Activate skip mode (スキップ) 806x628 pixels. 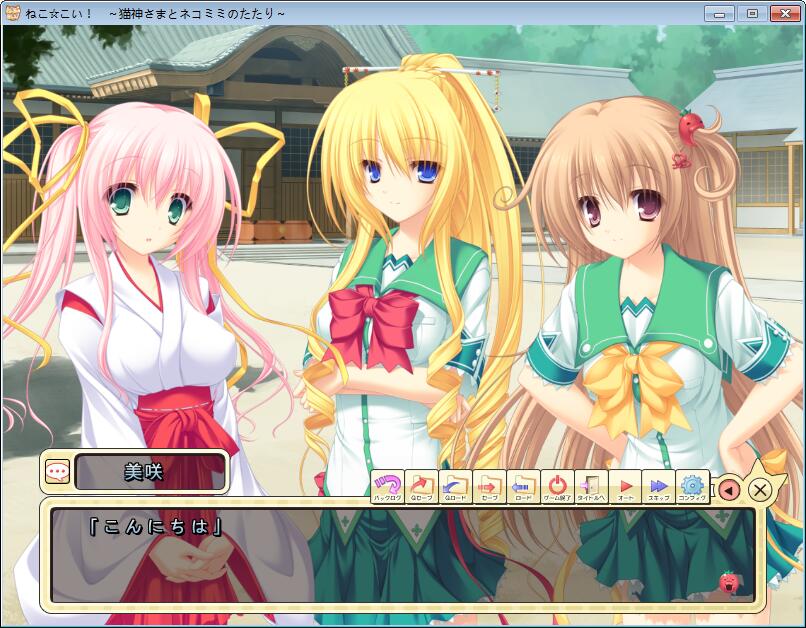click(x=659, y=487)
